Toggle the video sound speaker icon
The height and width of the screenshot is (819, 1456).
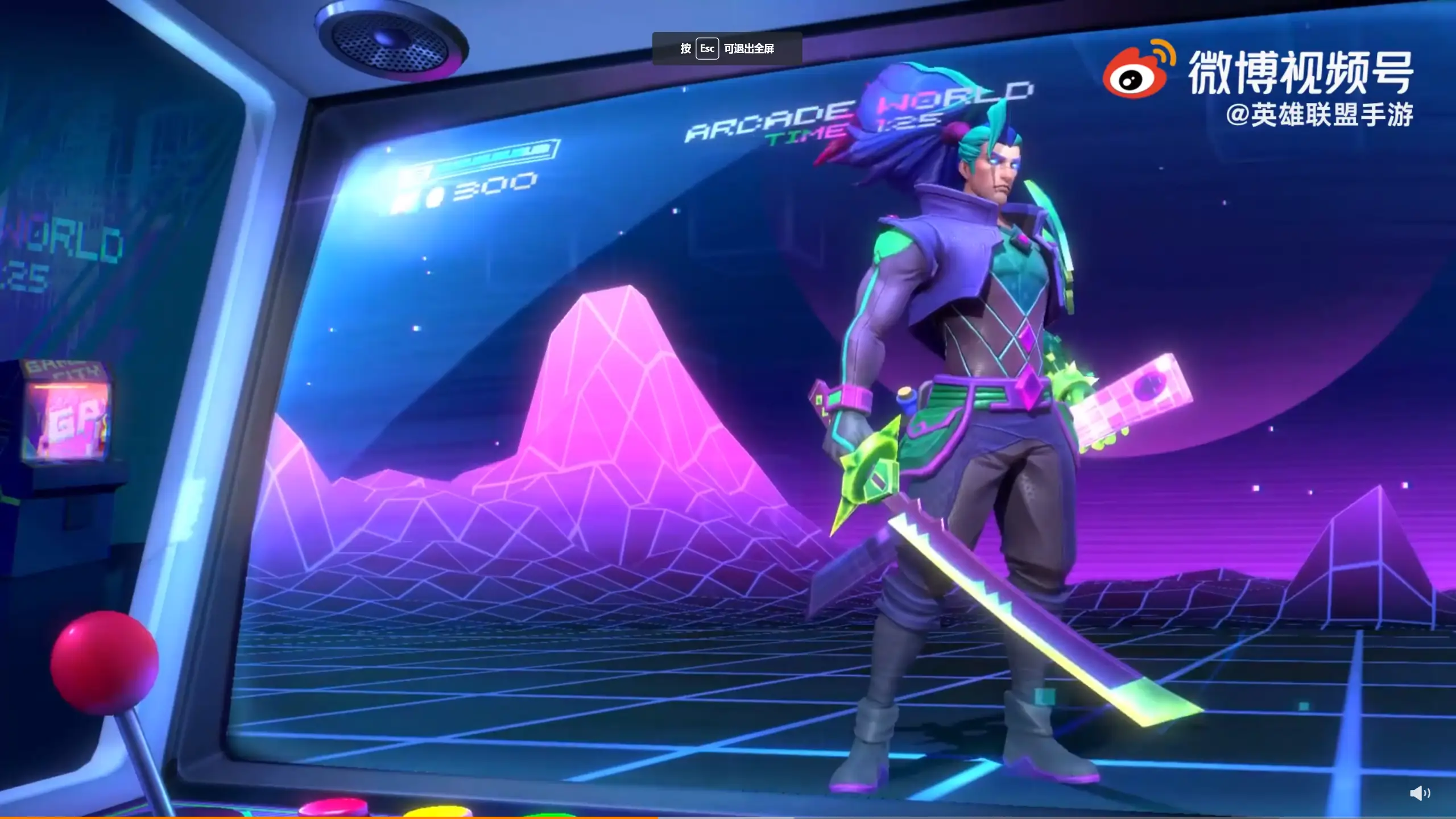click(1420, 793)
